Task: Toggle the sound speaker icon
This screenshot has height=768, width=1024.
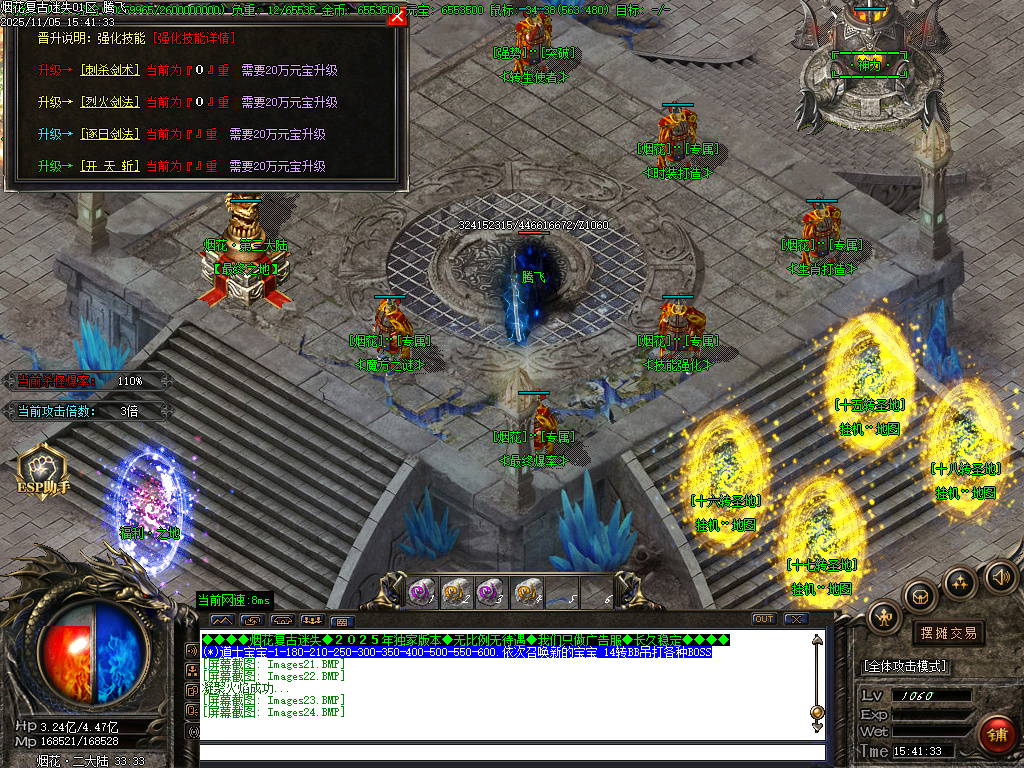Action: coord(1000,576)
